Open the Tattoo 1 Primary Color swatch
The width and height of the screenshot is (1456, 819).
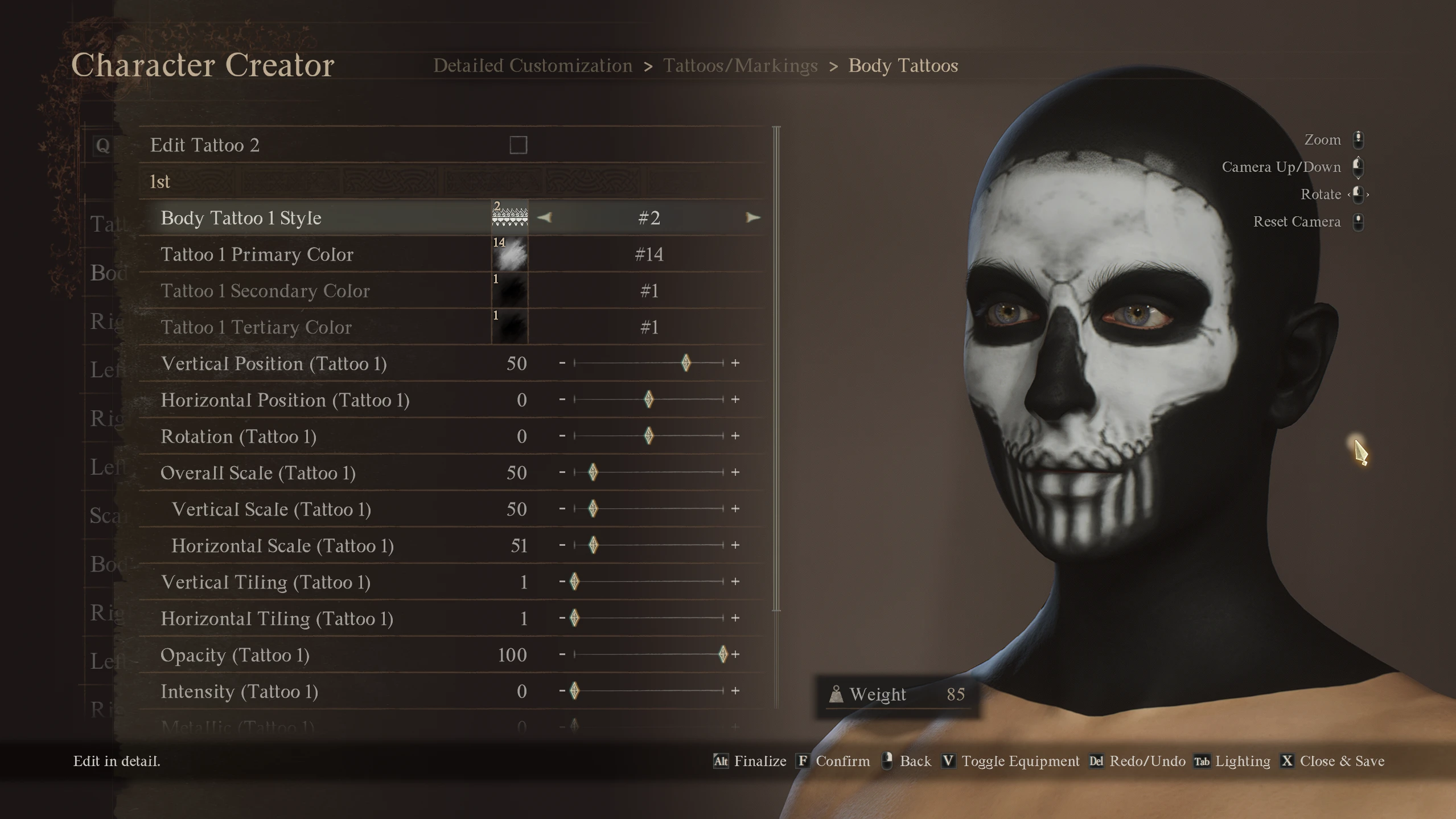[509, 254]
